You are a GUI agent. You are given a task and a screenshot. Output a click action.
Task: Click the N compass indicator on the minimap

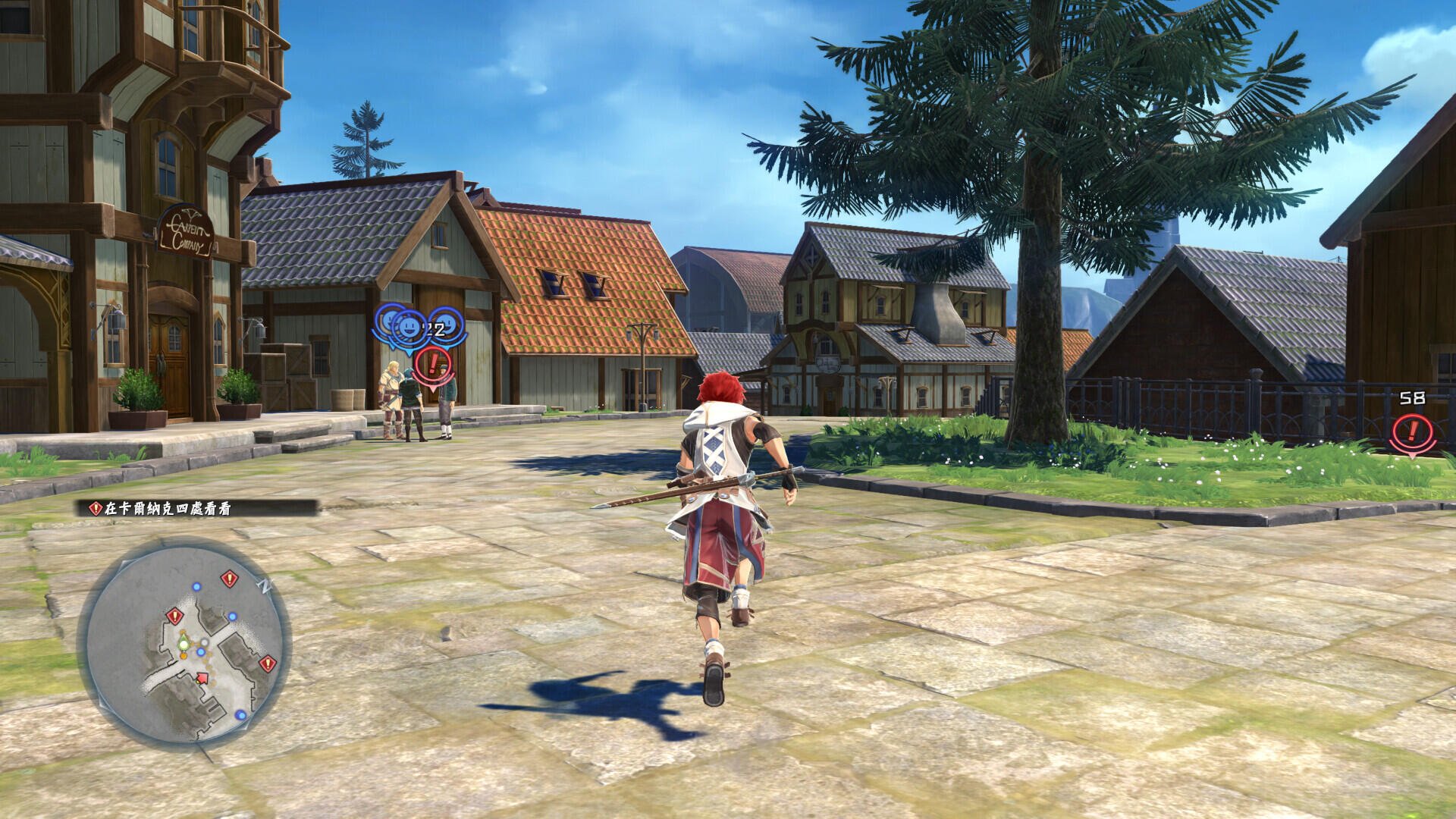pos(265,585)
